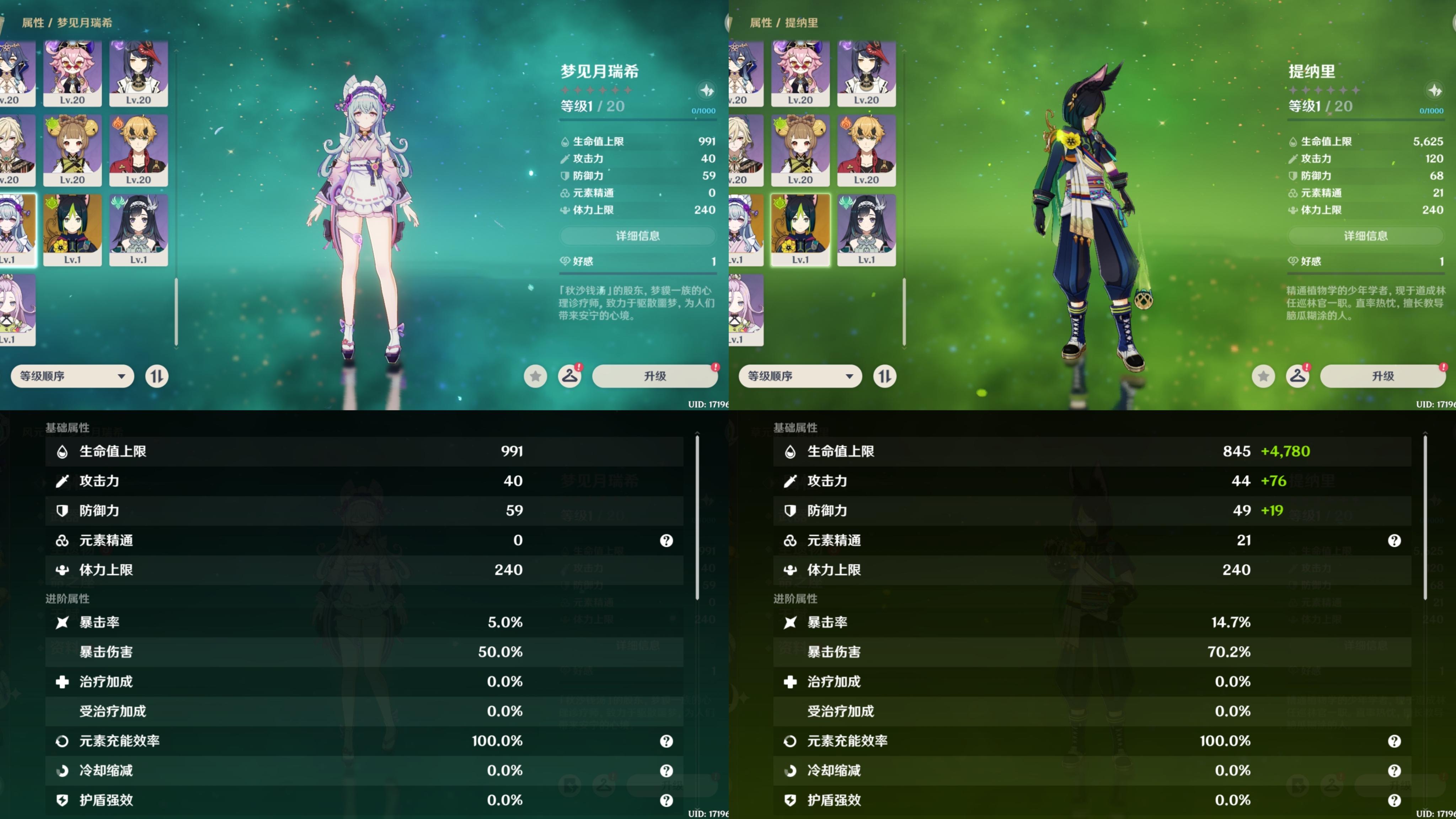
Task: Click the help icon beside 元素充能效率 in right panel
Action: click(1394, 741)
